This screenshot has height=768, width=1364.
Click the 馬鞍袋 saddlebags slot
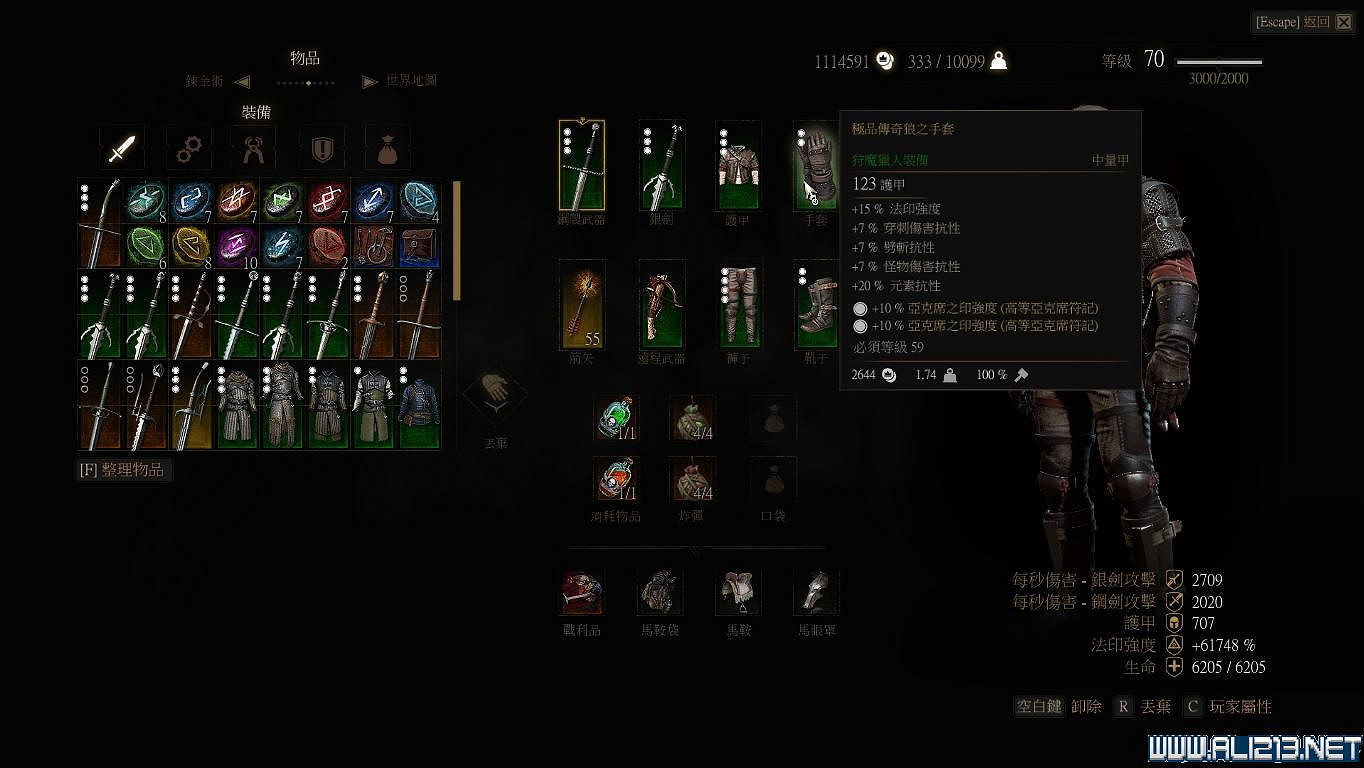(x=659, y=592)
